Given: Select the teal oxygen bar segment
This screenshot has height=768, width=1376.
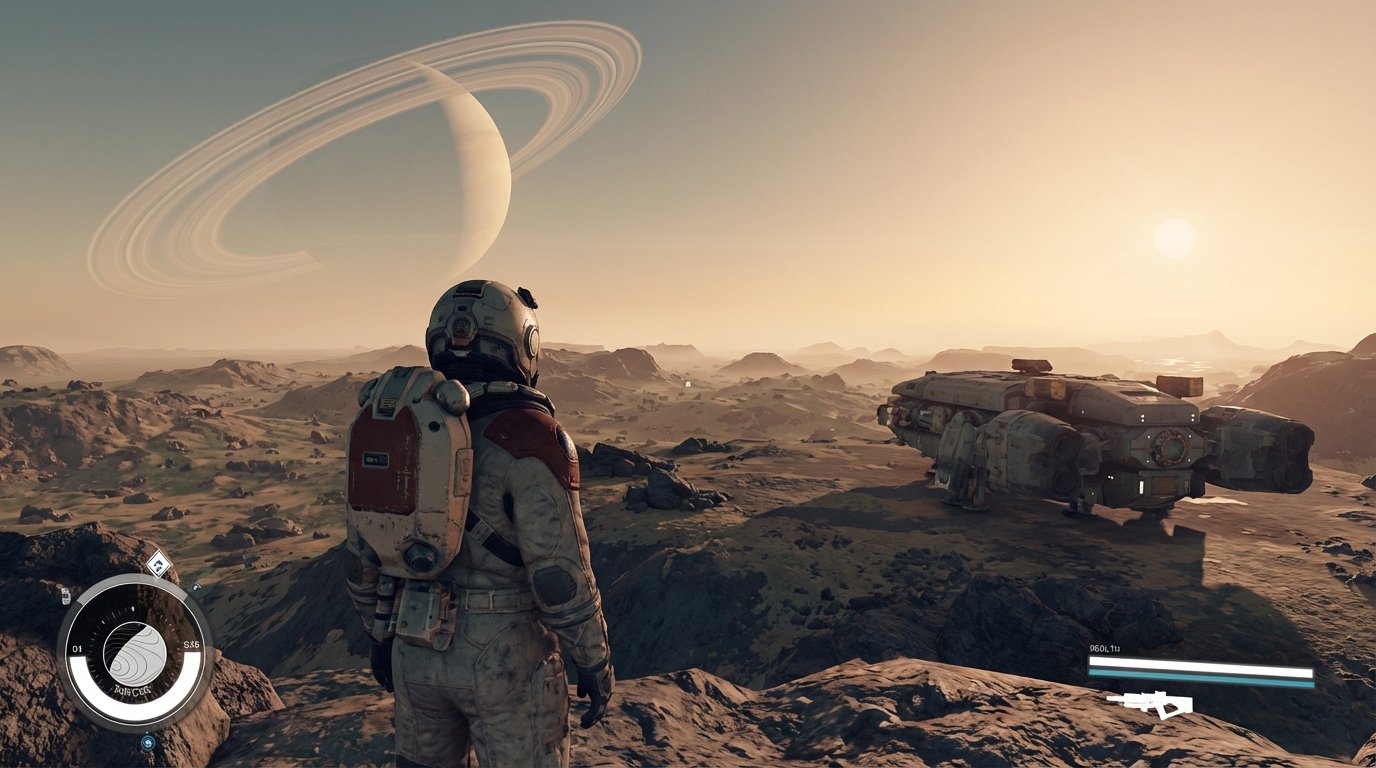Looking at the screenshot, I should coord(1198,675).
